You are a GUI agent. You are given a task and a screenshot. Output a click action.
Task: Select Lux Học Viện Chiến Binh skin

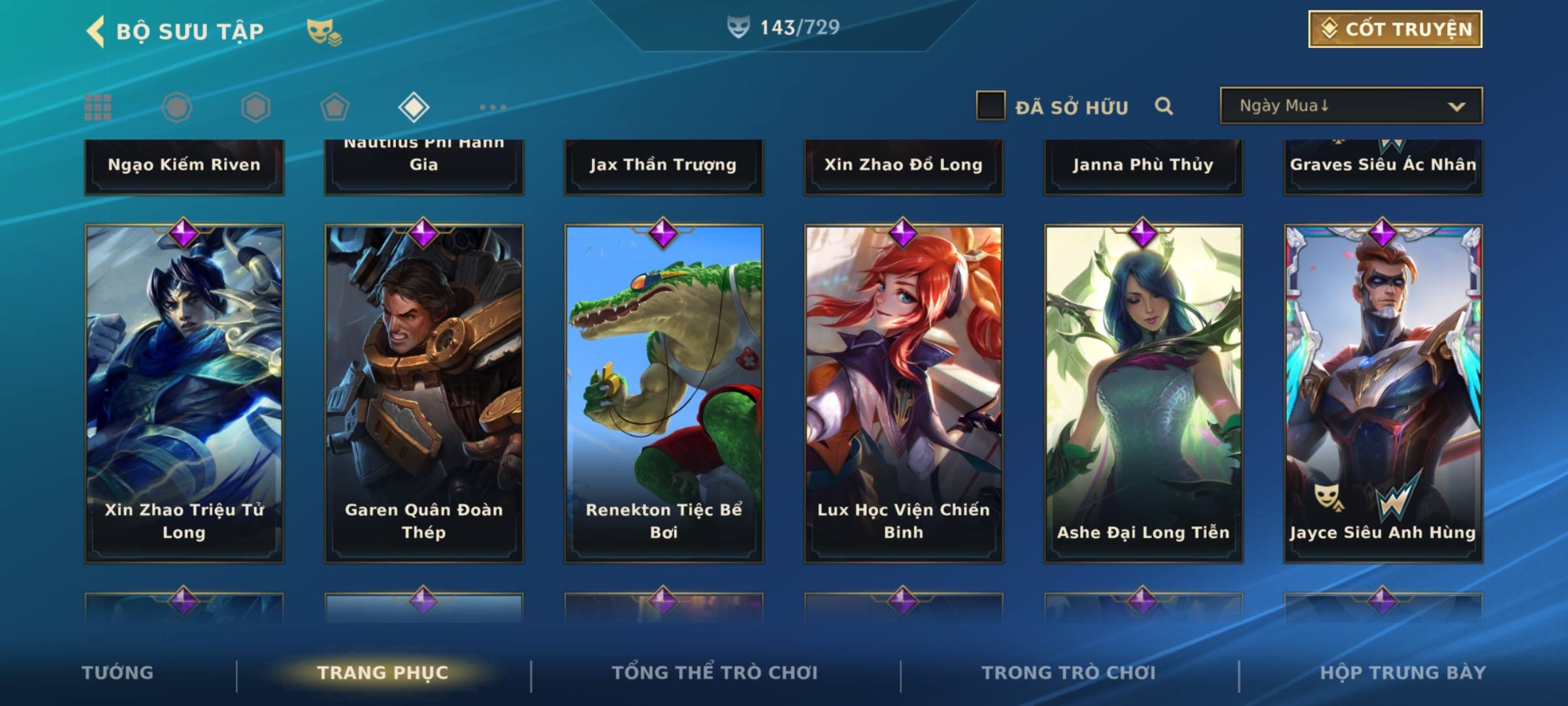coord(904,392)
